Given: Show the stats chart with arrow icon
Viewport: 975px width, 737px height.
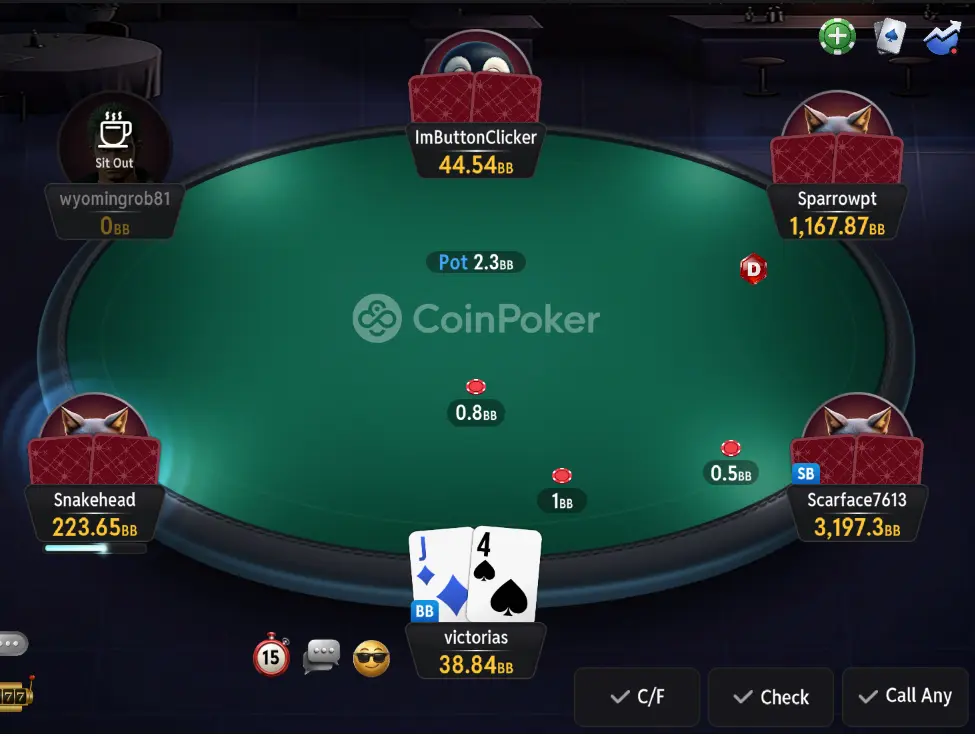Looking at the screenshot, I should 942,37.
